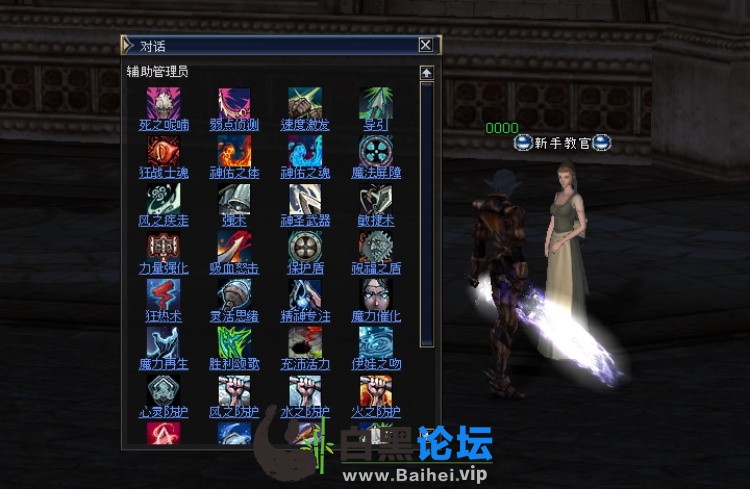Request the 保护盾 shield buff

point(305,268)
